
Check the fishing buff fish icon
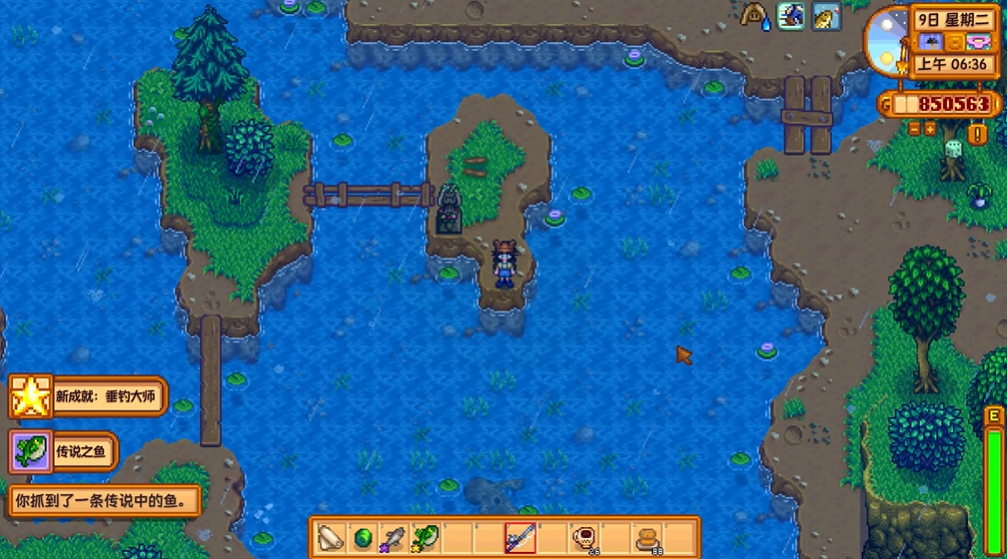point(825,16)
